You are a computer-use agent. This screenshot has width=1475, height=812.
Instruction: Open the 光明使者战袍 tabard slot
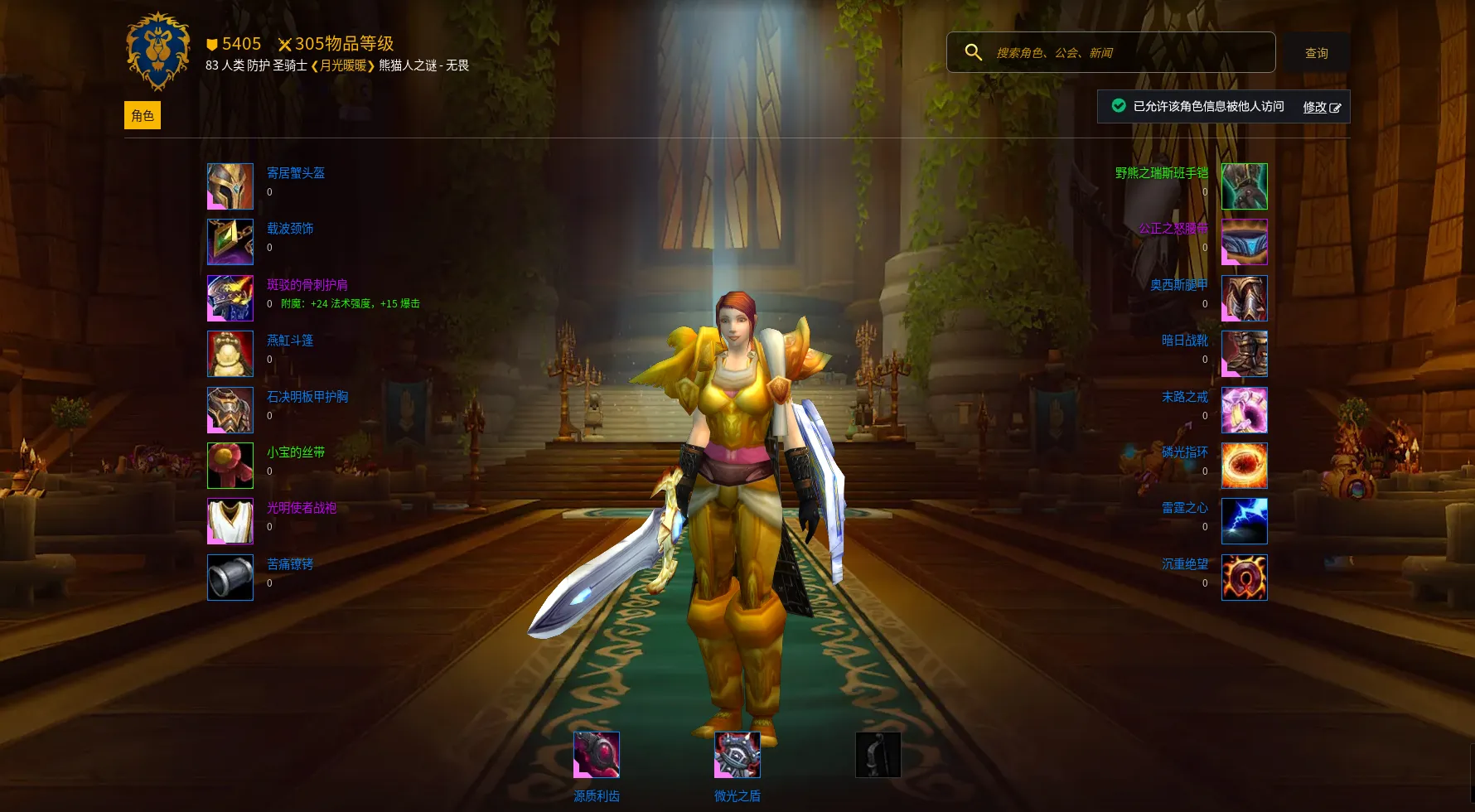pos(230,521)
